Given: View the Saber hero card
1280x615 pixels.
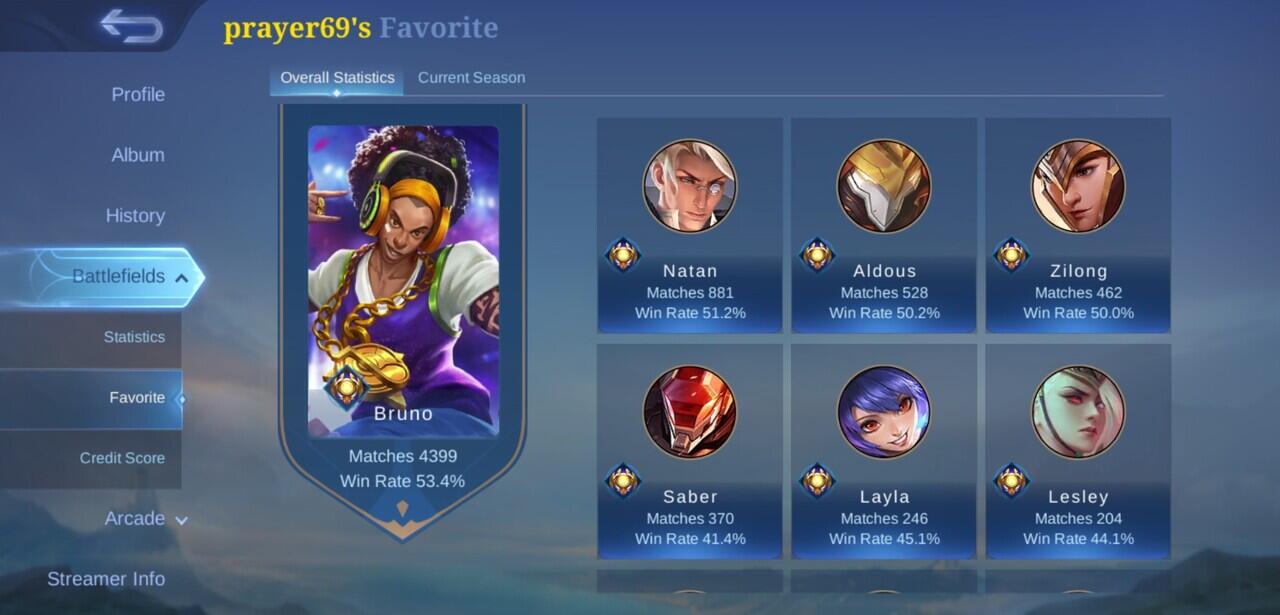Looking at the screenshot, I should [690, 452].
